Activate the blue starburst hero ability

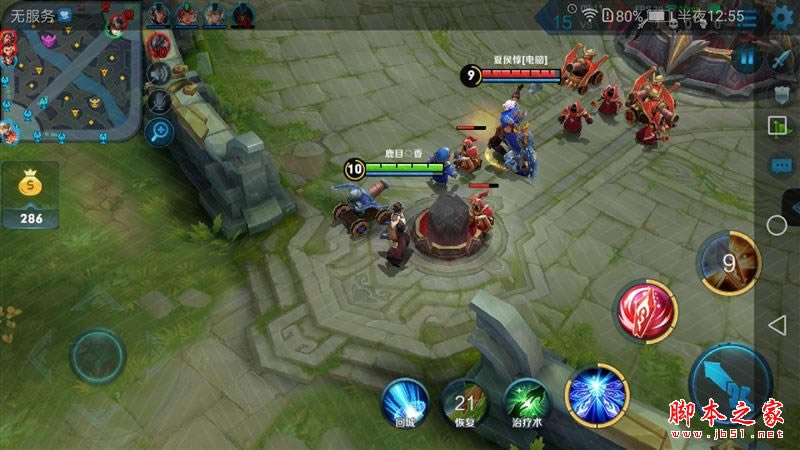pos(597,392)
